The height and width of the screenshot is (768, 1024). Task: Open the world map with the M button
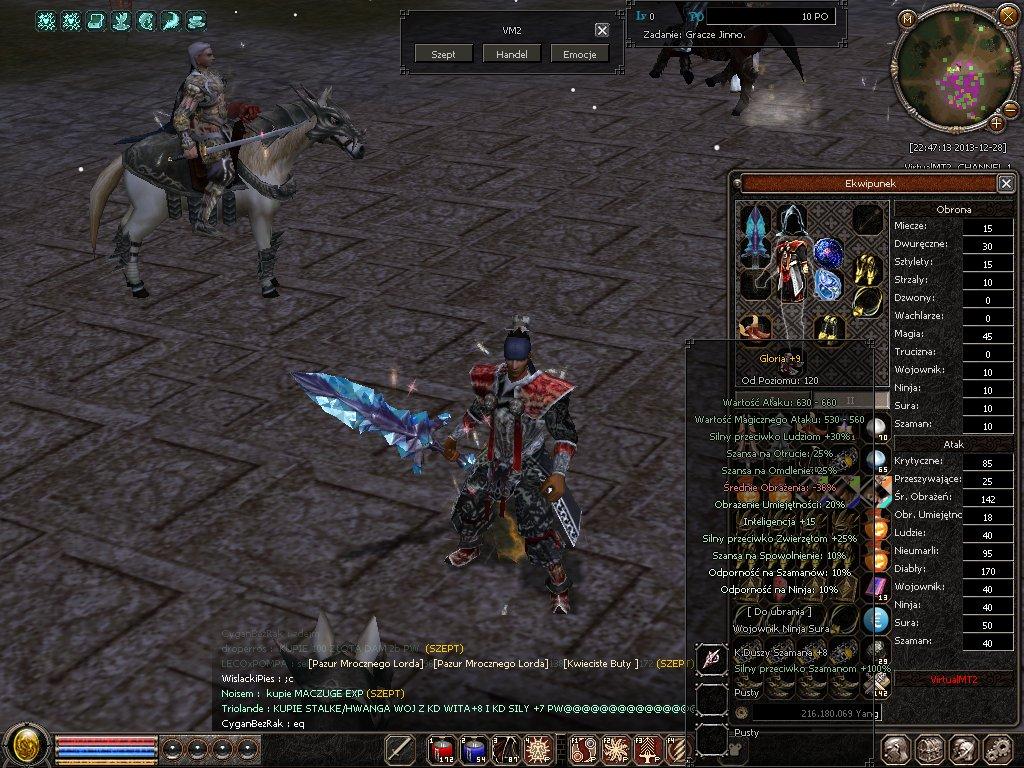907,18
